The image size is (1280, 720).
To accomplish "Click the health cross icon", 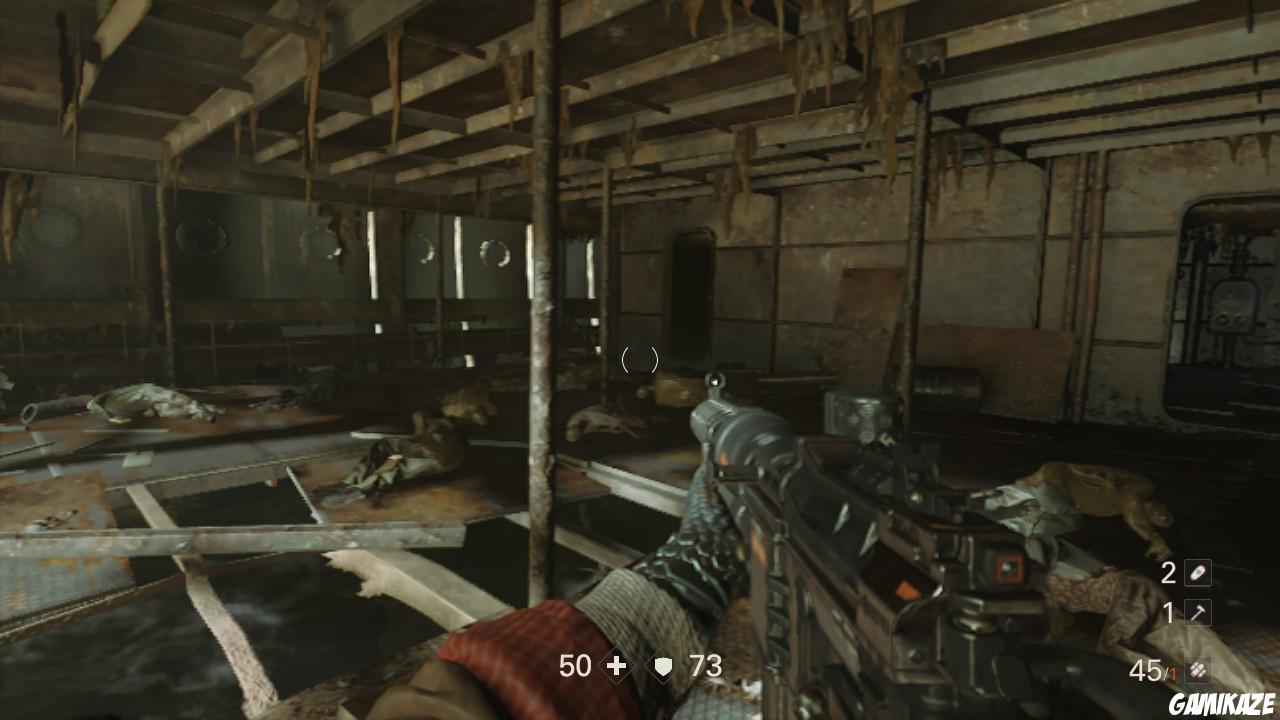I will 616,666.
